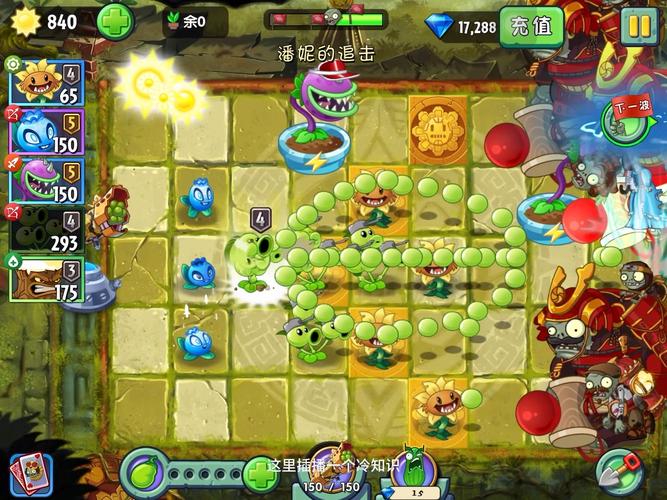Open the card deck button
This screenshot has height=500, width=667.
[29, 474]
